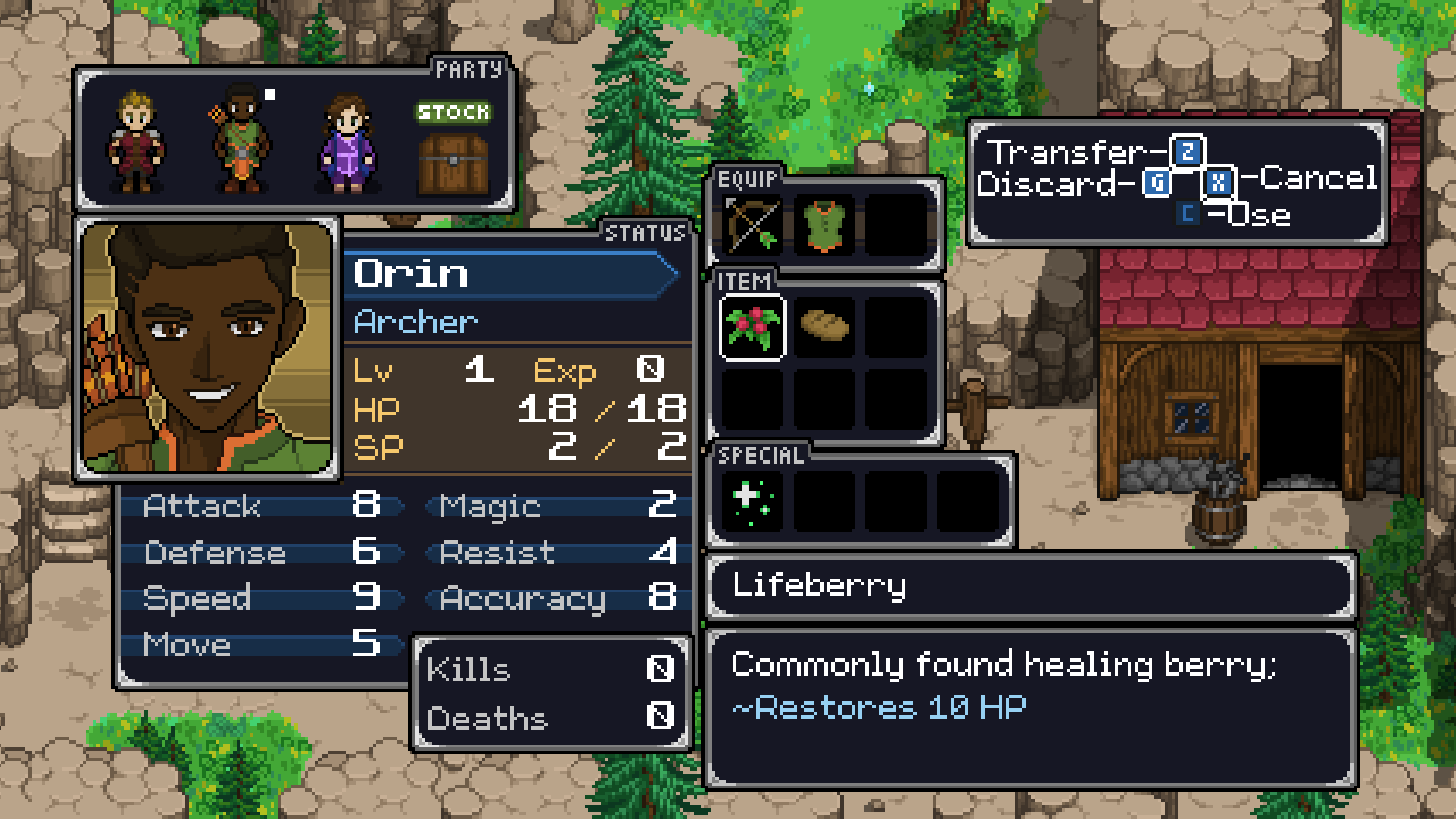Select the blonde warrior party member sprite
This screenshot has width=1456, height=819.
point(136,140)
